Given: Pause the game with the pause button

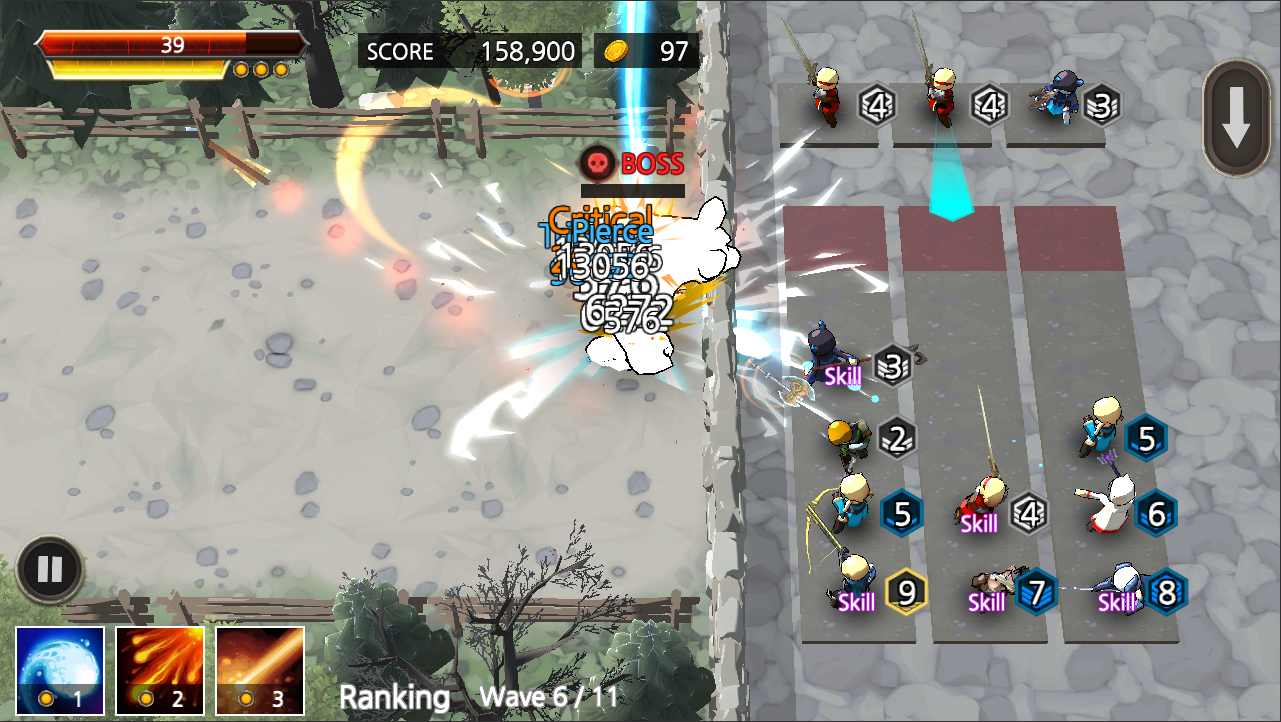Looking at the screenshot, I should (x=49, y=570).
